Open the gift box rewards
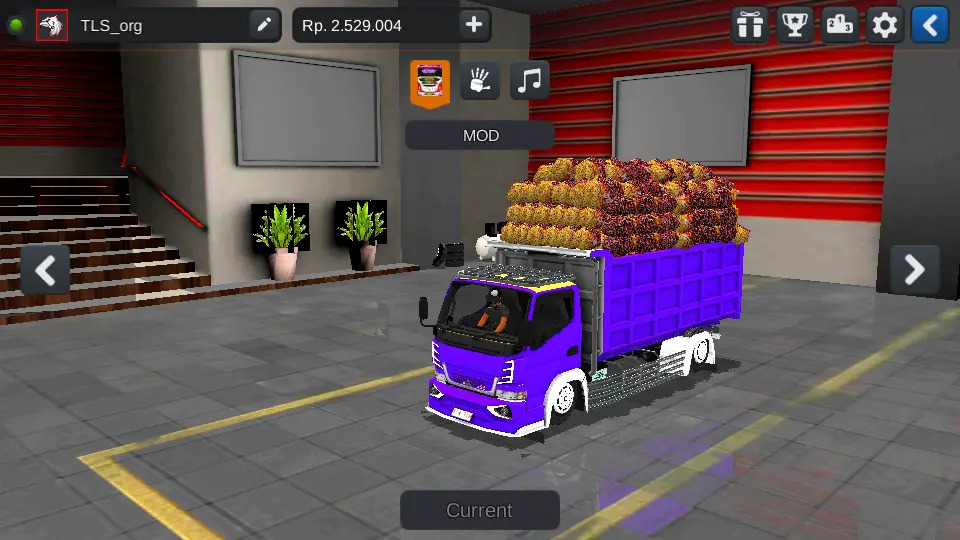This screenshot has width=960, height=540. pyautogui.click(x=748, y=25)
